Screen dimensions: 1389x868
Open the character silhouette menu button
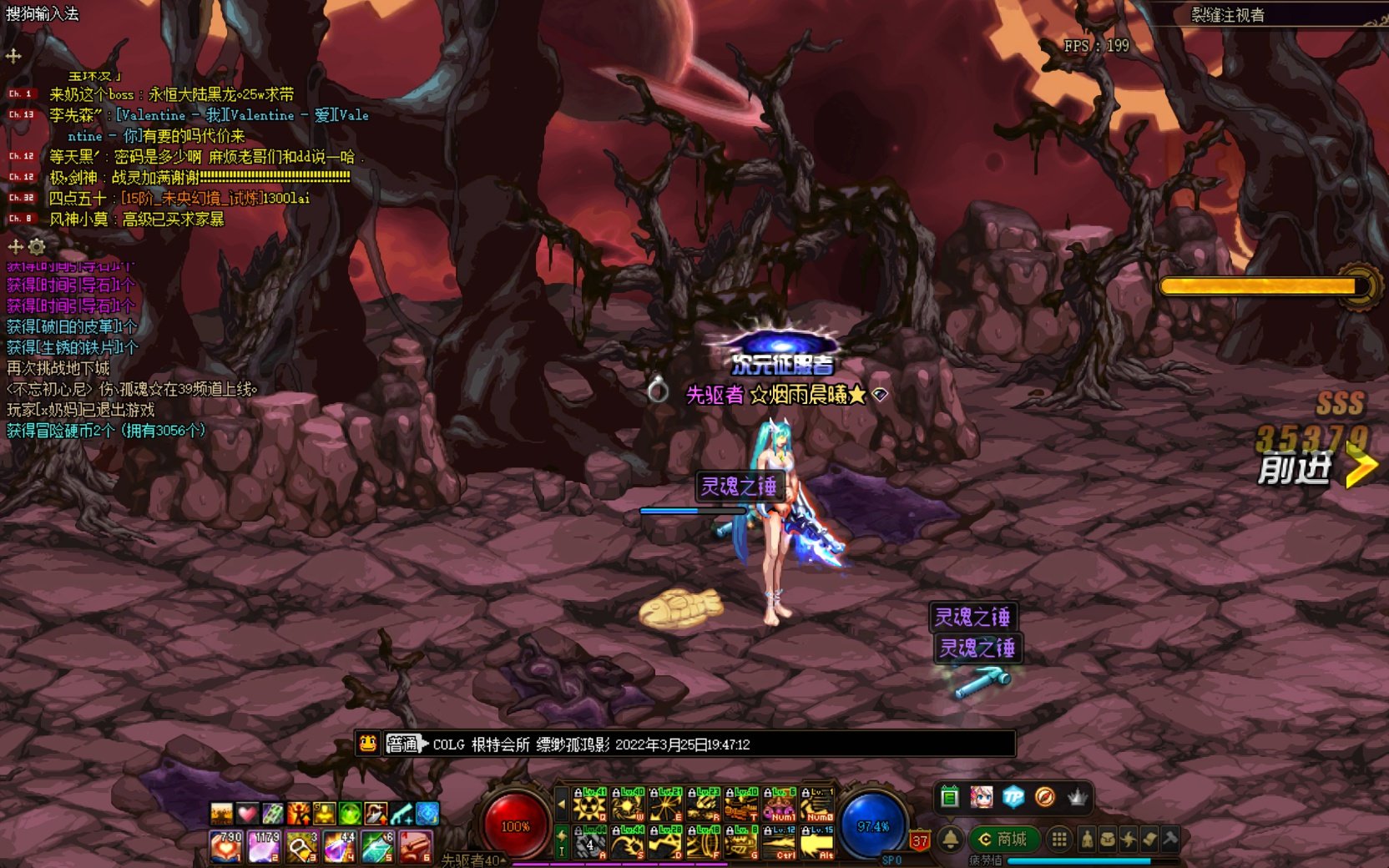pyautogui.click(x=1087, y=839)
